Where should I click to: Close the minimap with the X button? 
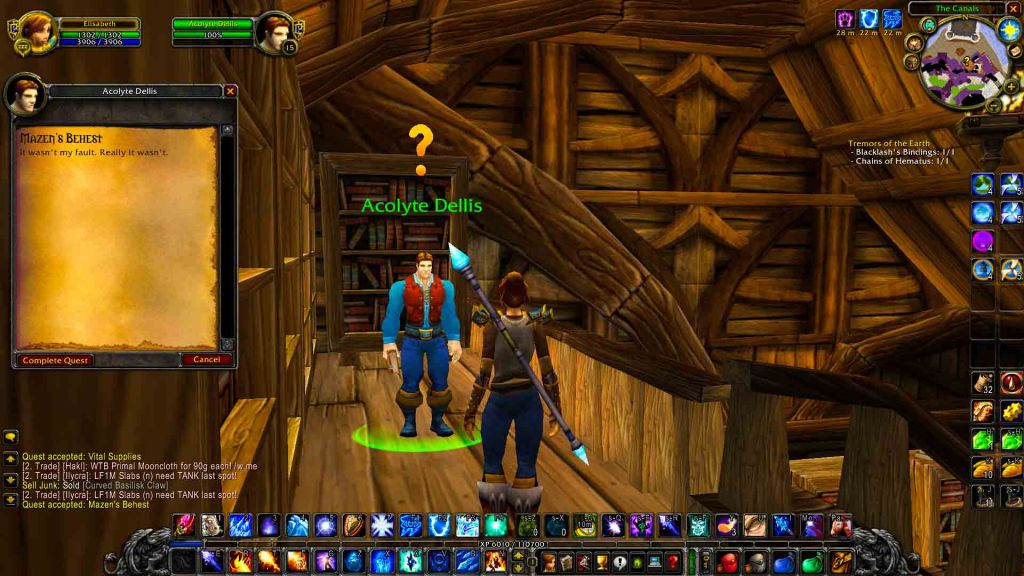pyautogui.click(x=1012, y=8)
